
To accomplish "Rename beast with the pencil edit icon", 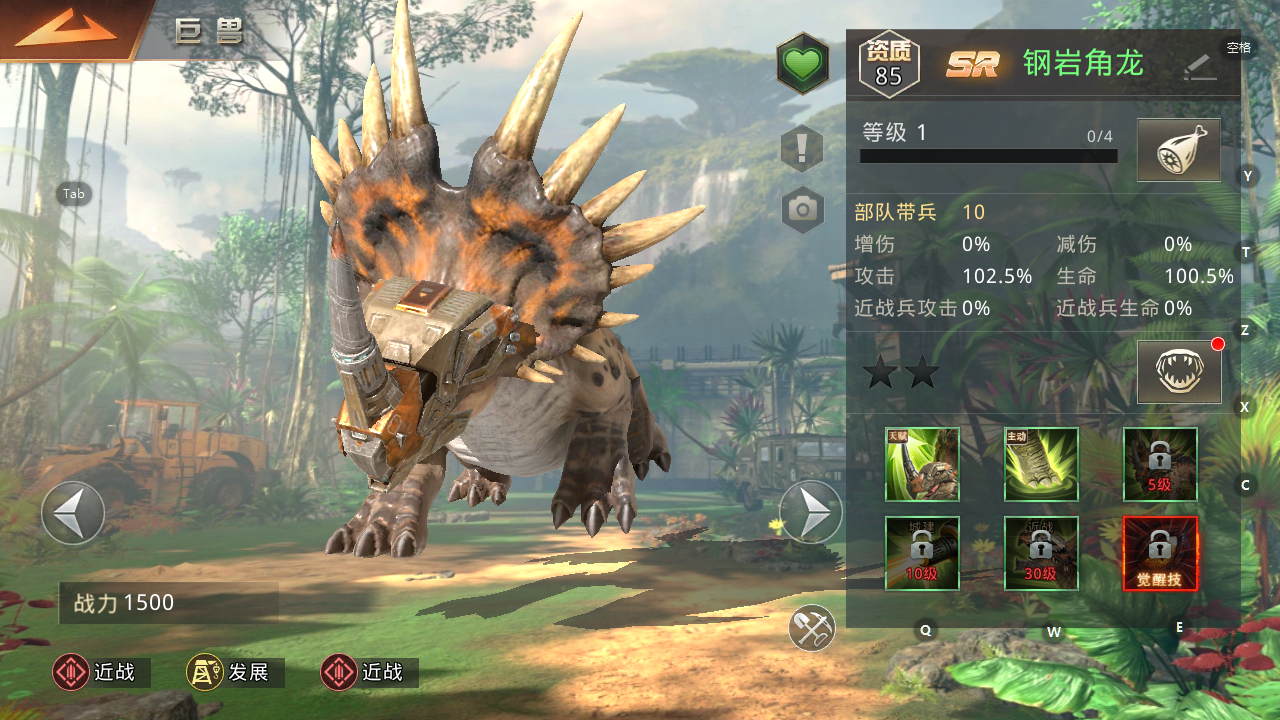I will click(1199, 66).
